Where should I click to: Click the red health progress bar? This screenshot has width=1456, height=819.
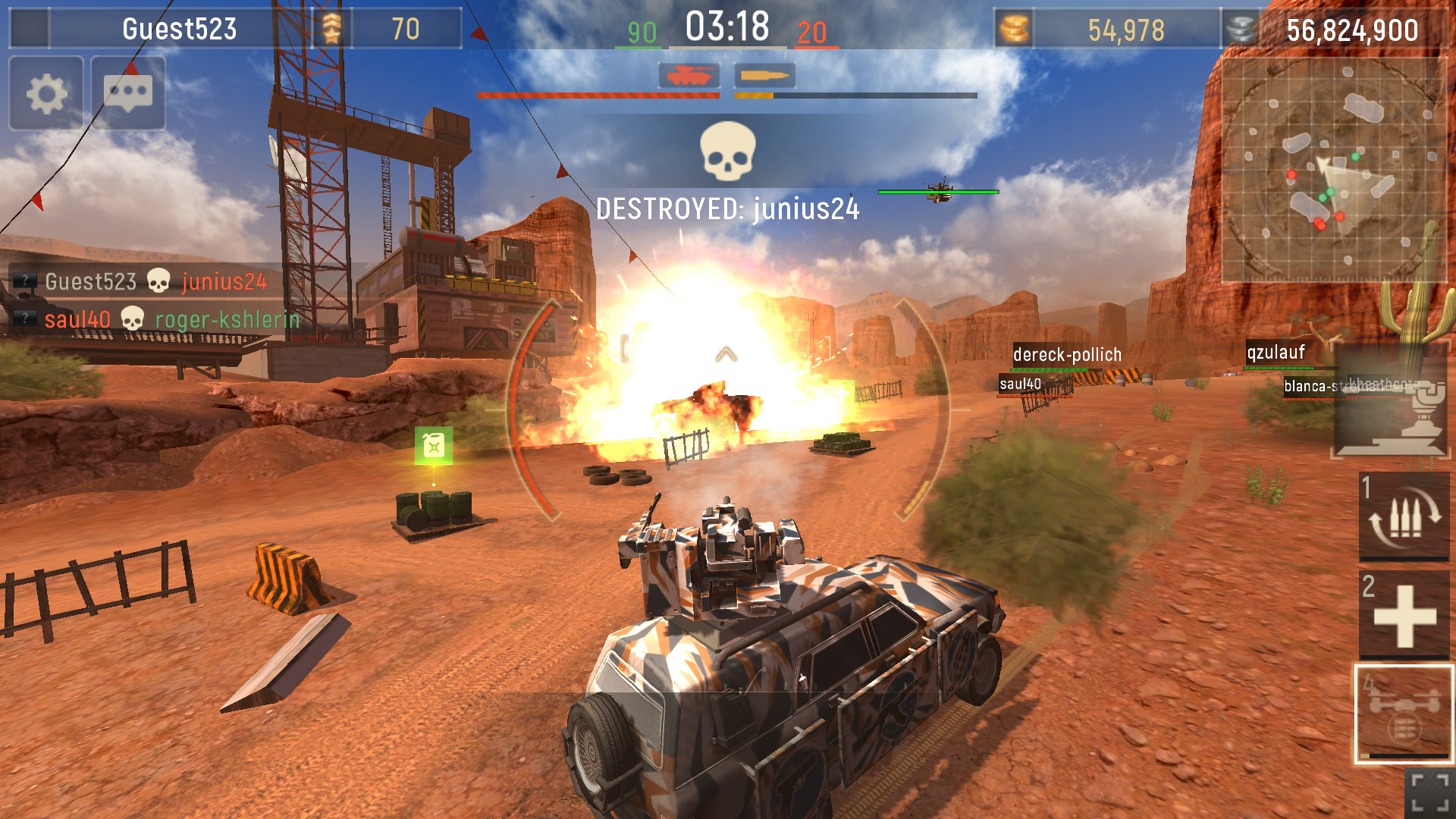(x=598, y=96)
